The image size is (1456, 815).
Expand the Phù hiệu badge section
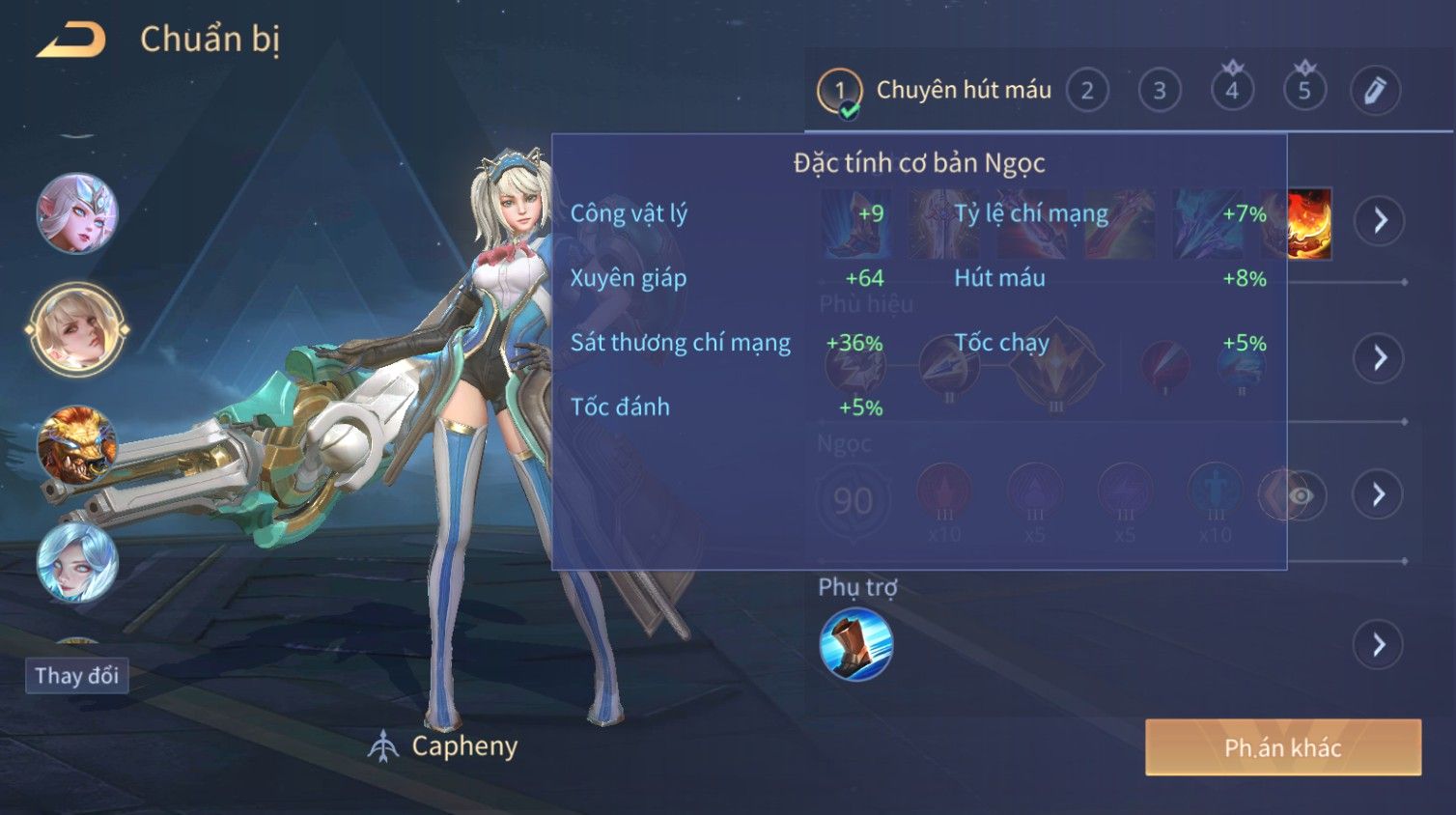(1380, 358)
